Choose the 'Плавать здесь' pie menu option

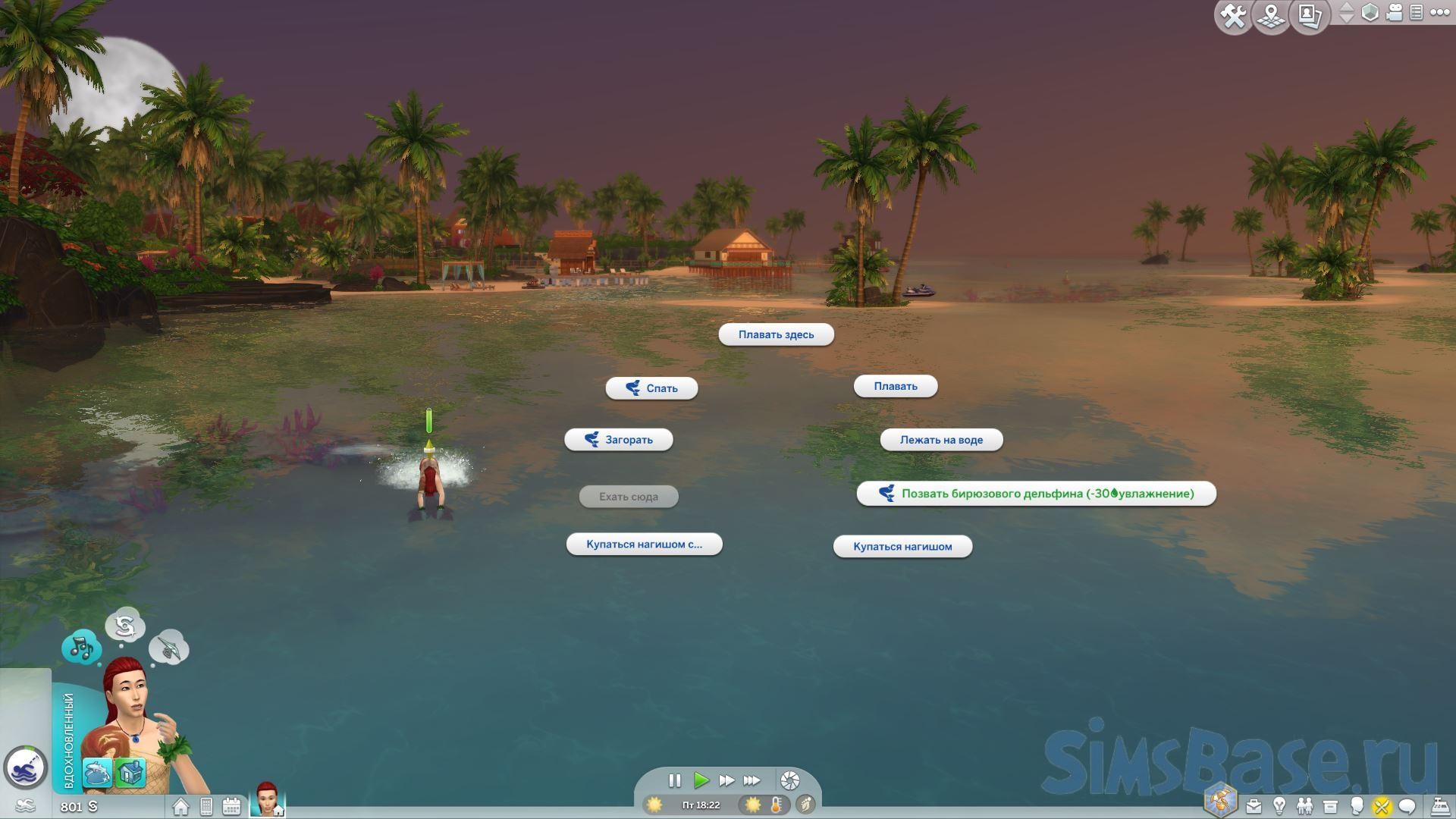tap(776, 334)
